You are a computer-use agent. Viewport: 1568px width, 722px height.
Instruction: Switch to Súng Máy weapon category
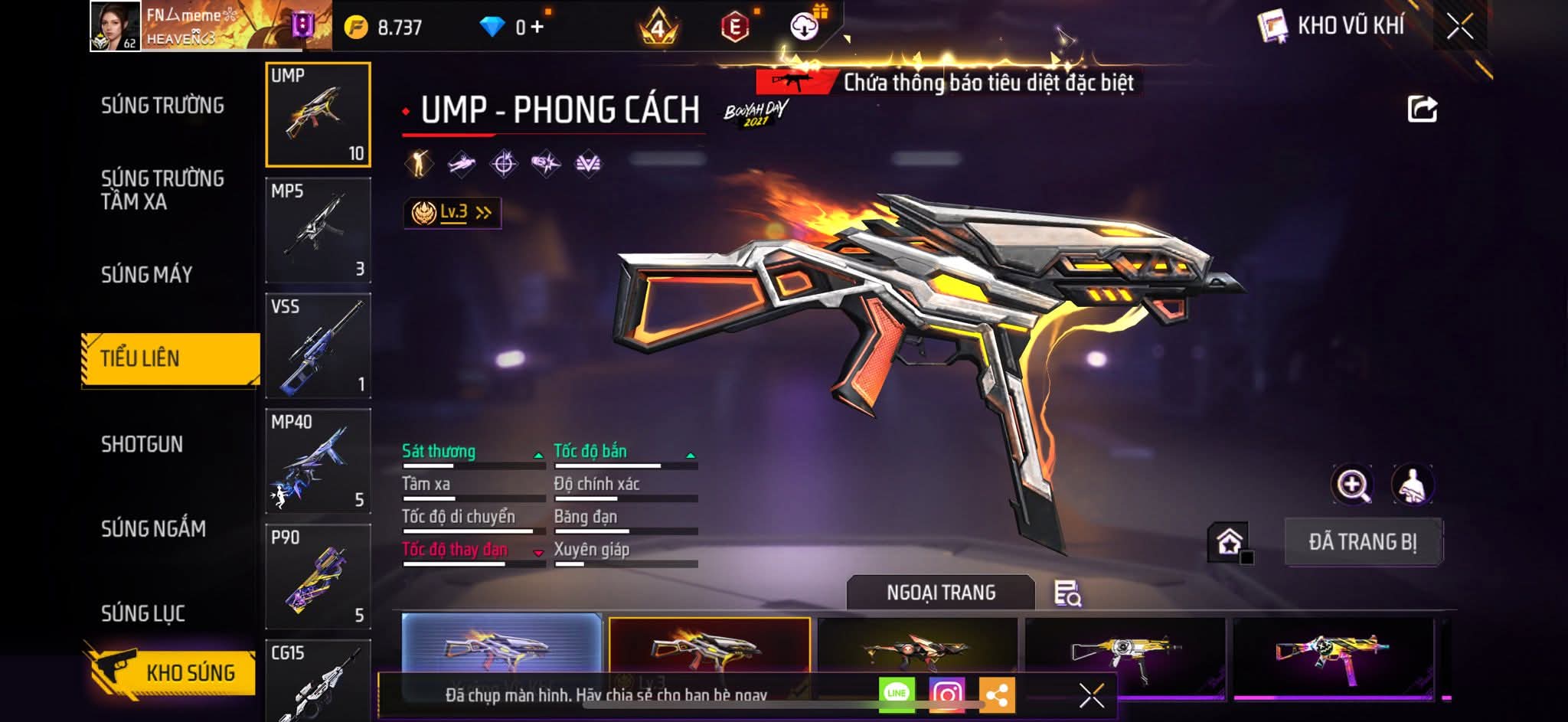[146, 274]
